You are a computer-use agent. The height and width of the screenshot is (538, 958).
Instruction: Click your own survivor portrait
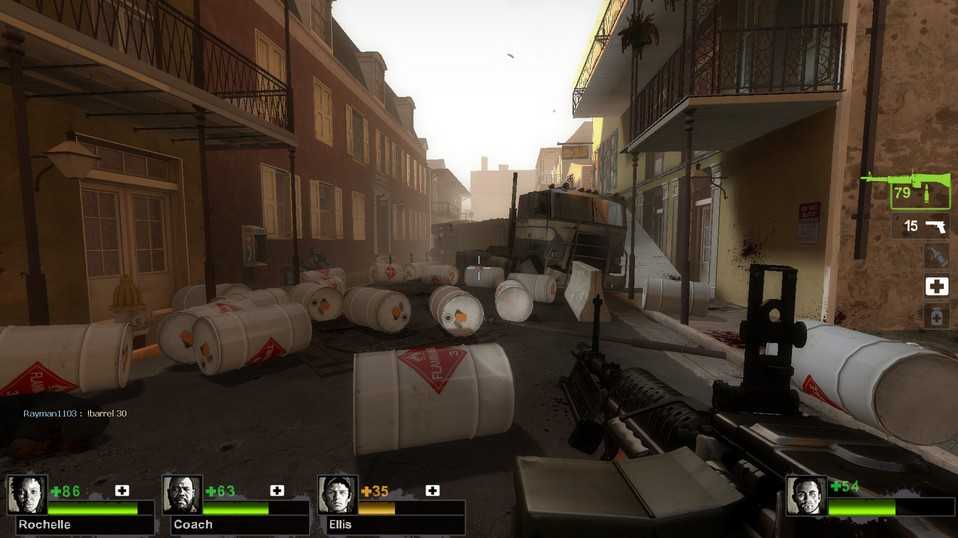point(806,496)
